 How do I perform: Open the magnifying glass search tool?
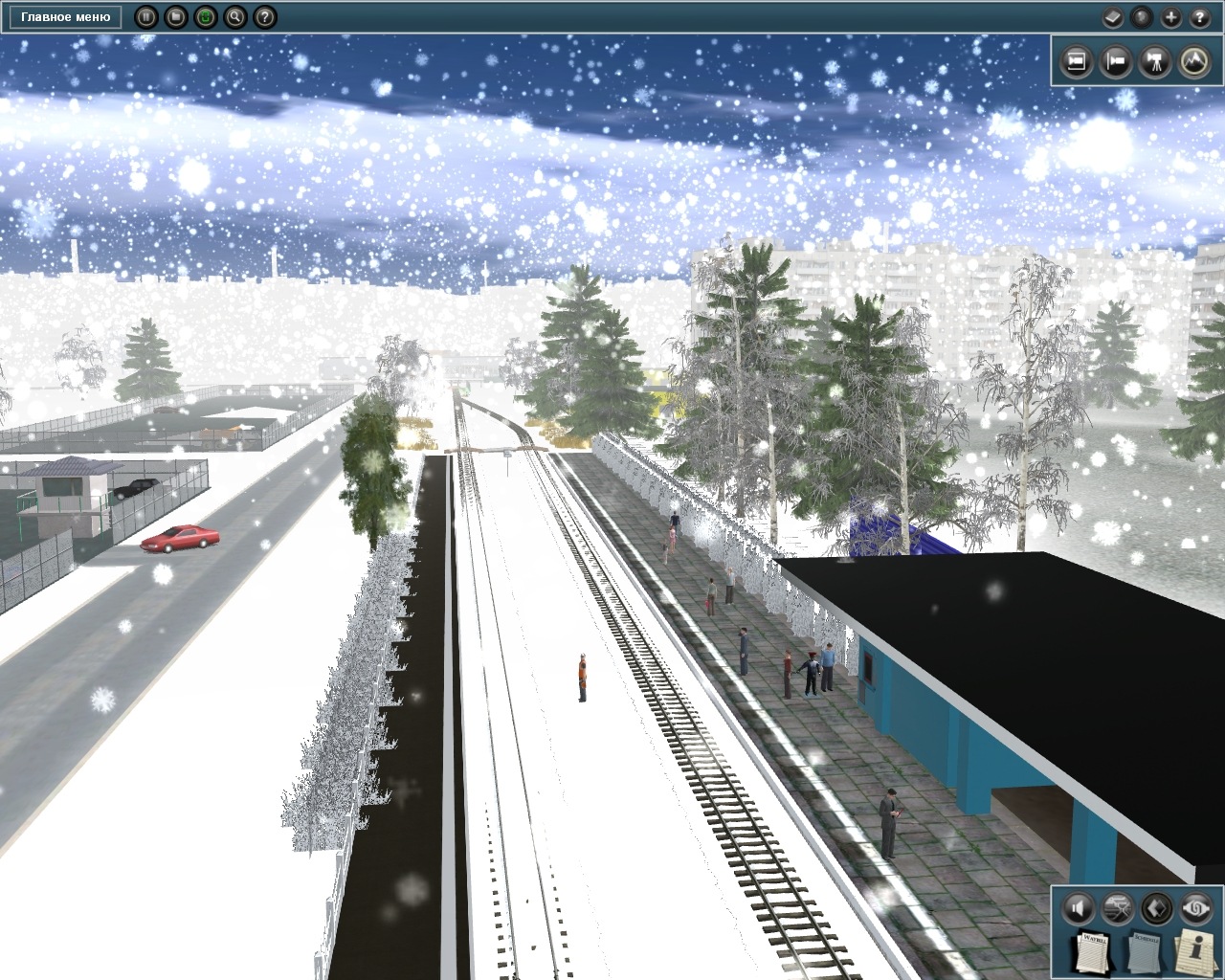coord(234,16)
